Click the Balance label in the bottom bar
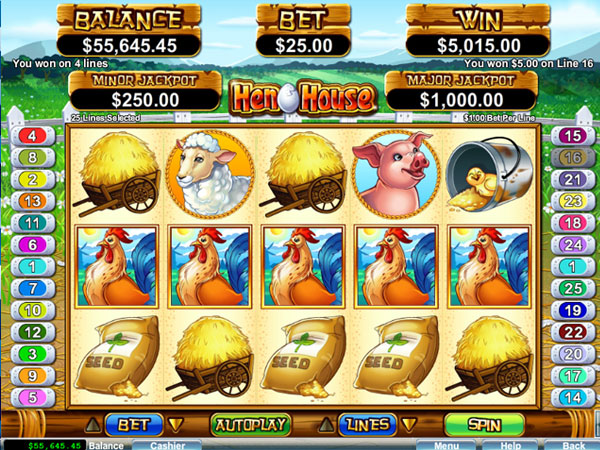Screen dimensions: 600x450 click(103, 445)
